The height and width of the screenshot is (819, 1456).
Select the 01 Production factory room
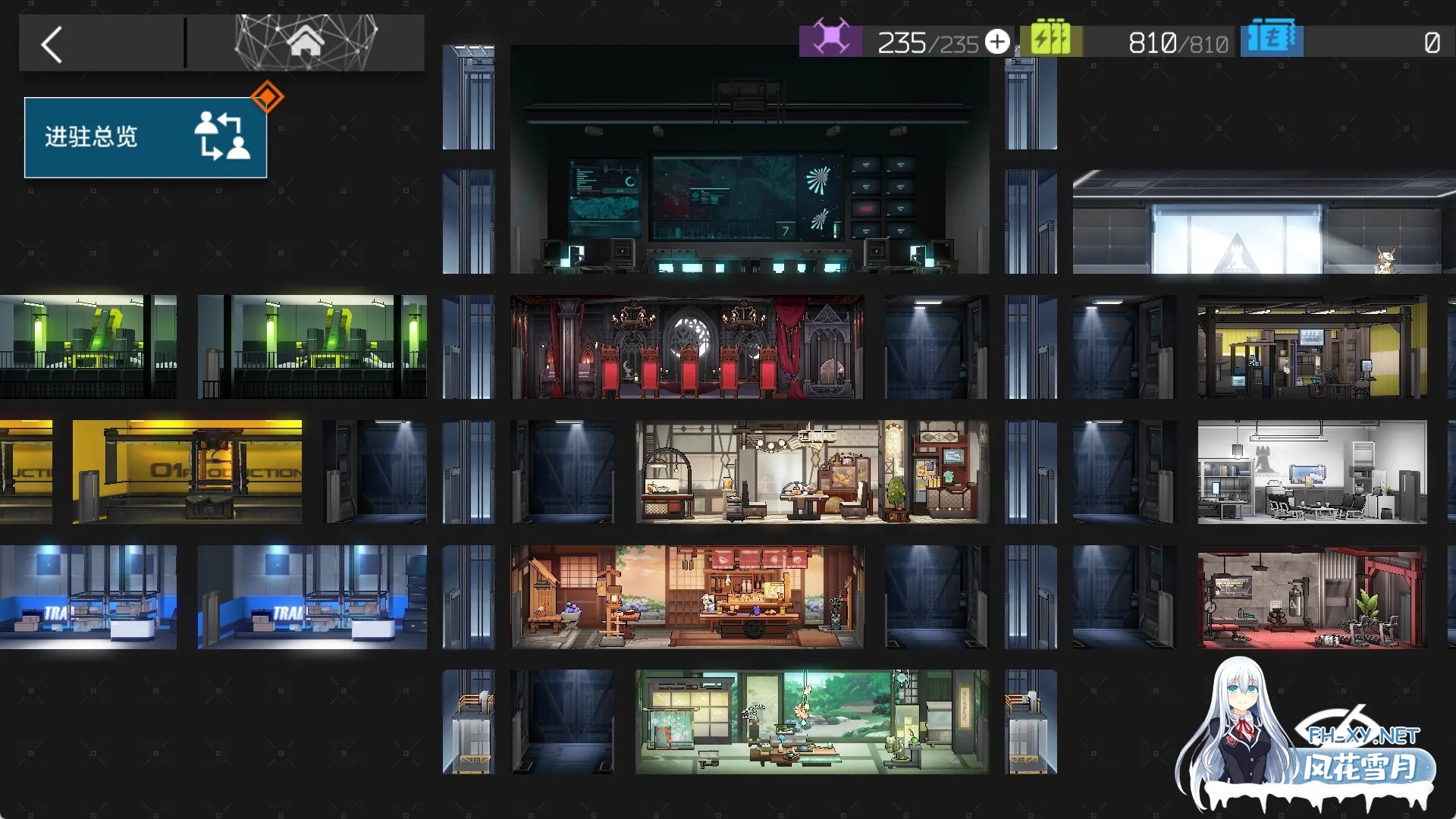[187, 472]
